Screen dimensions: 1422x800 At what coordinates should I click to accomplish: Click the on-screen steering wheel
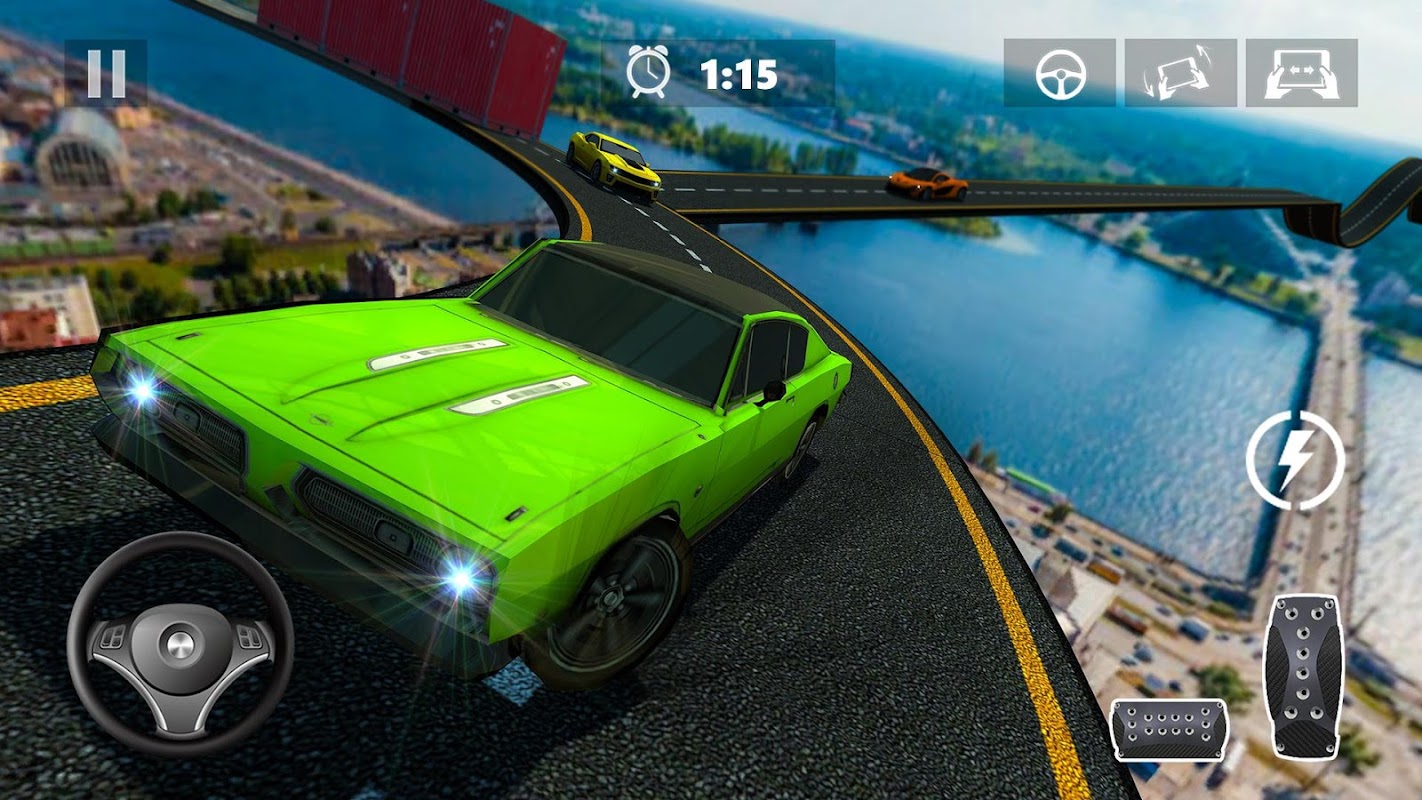pos(180,642)
